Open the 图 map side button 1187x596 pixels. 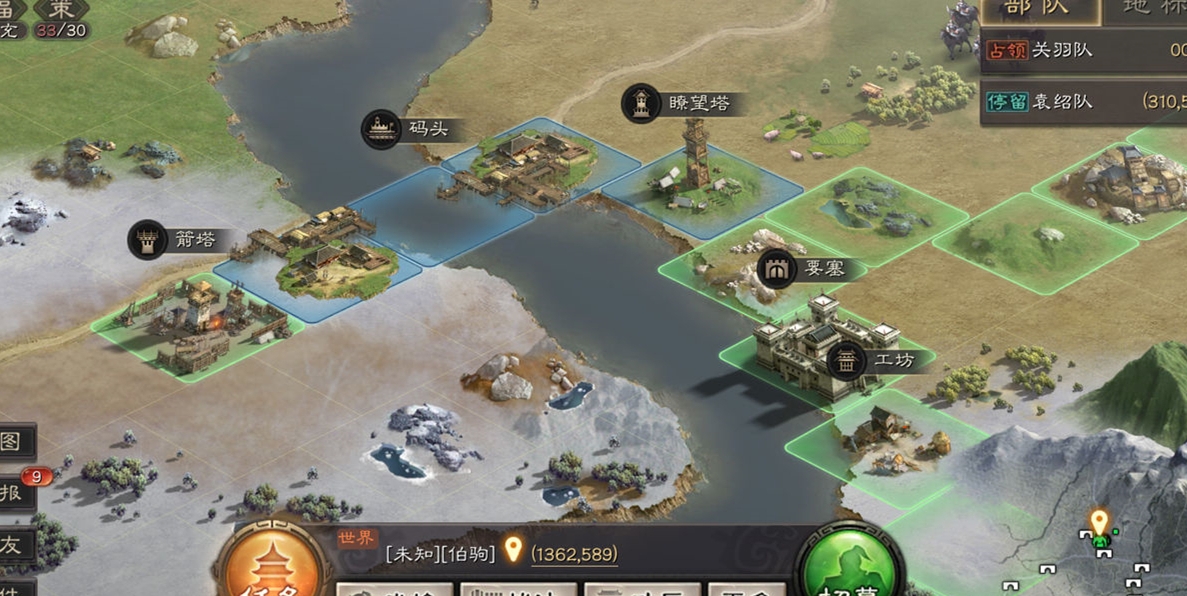[x=14, y=441]
